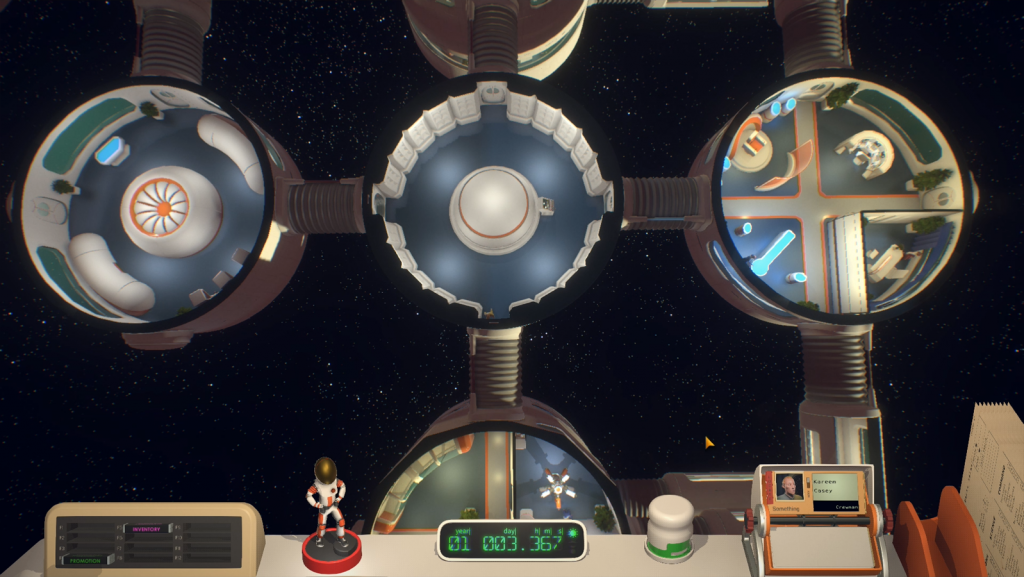
Task: Click Kareem Casey's portrait photo
Action: (791, 486)
